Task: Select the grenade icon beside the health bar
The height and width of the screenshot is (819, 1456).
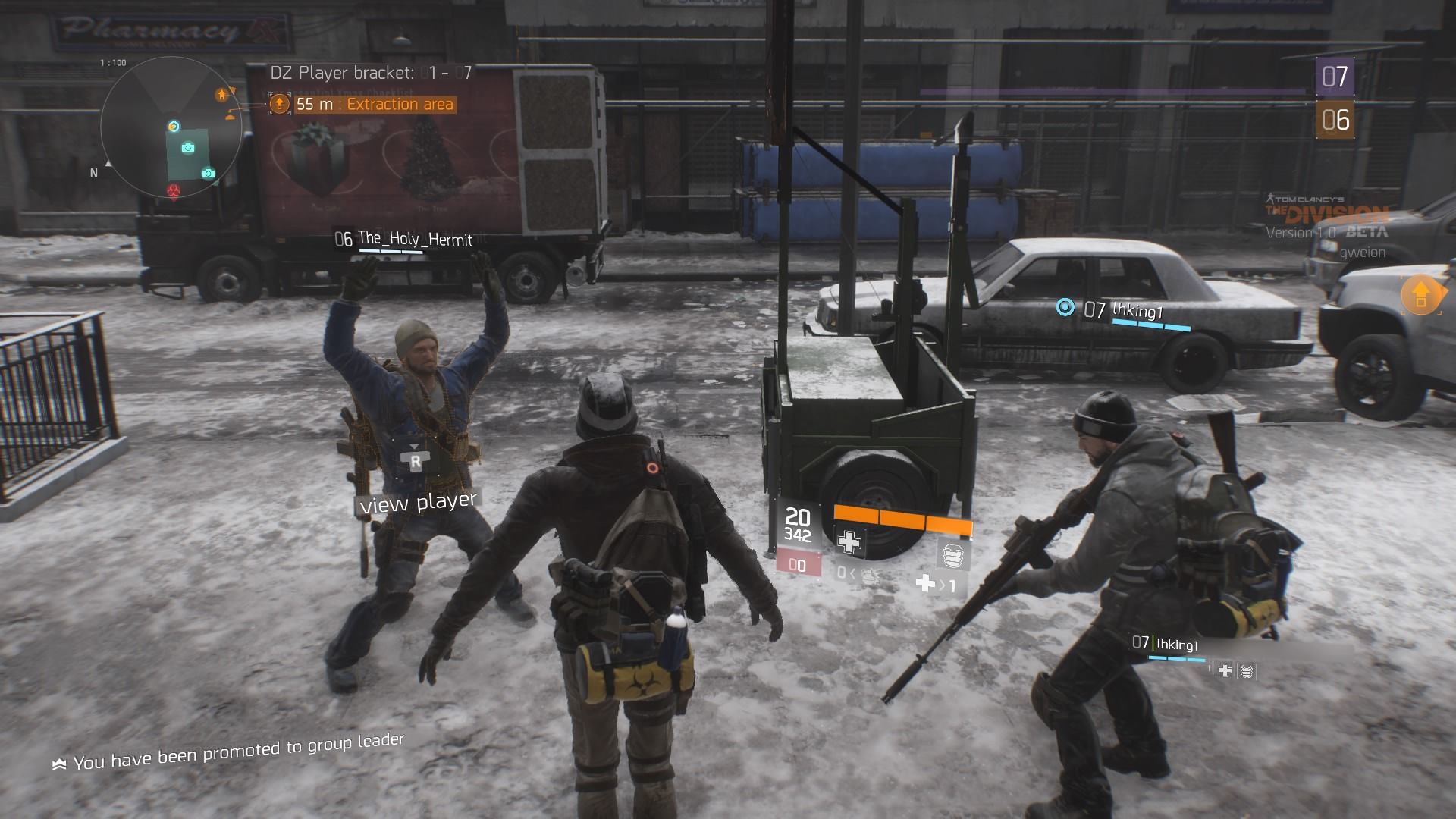Action: tap(953, 555)
